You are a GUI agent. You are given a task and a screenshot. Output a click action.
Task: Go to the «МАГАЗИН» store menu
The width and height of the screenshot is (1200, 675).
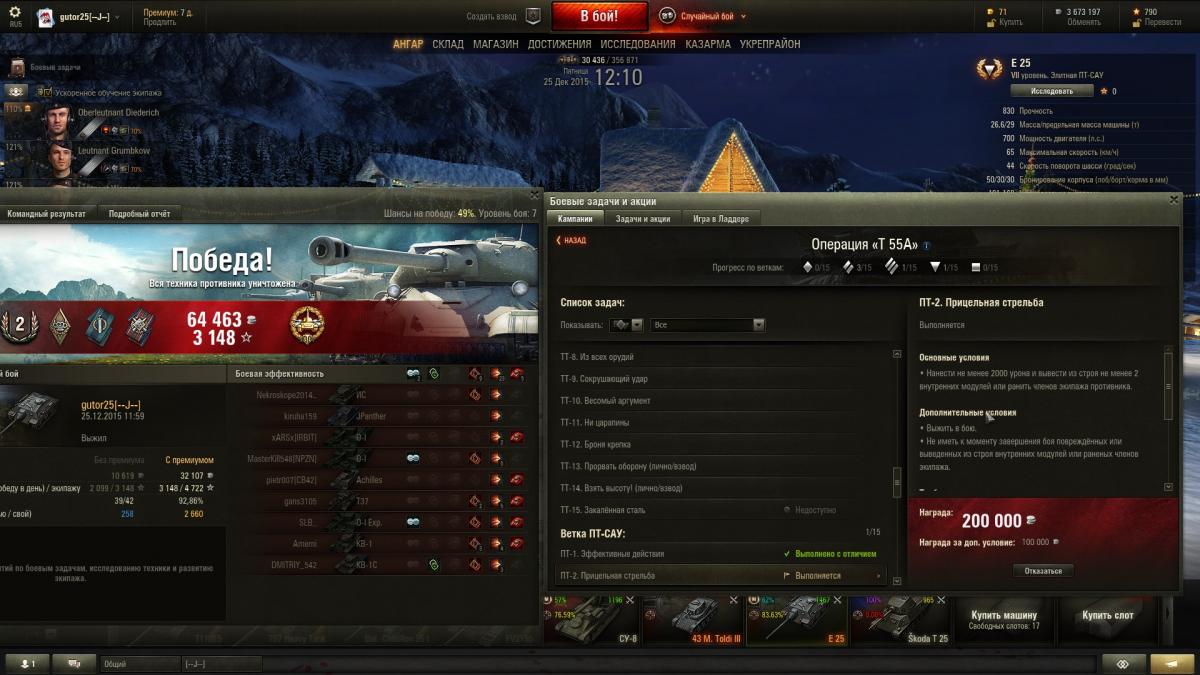pyautogui.click(x=495, y=44)
